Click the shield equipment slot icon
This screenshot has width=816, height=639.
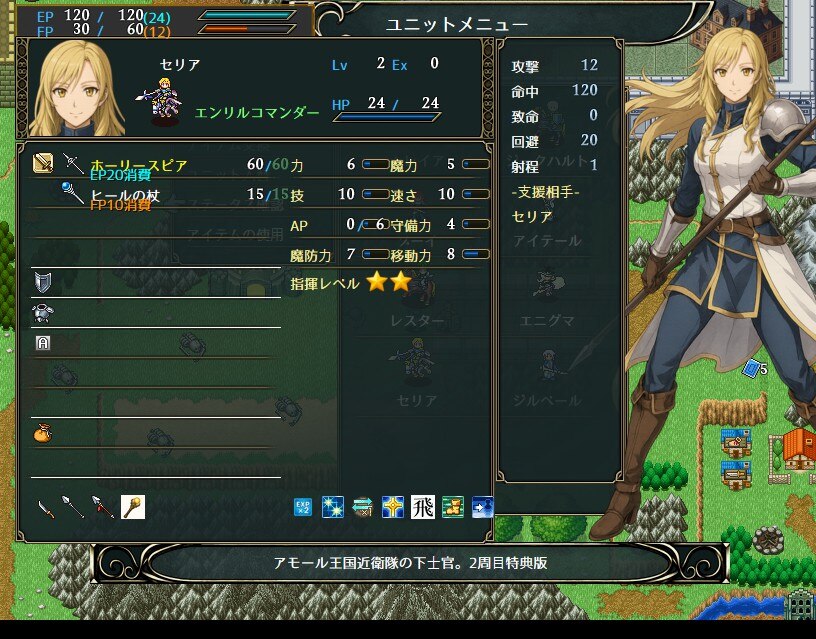(x=42, y=281)
